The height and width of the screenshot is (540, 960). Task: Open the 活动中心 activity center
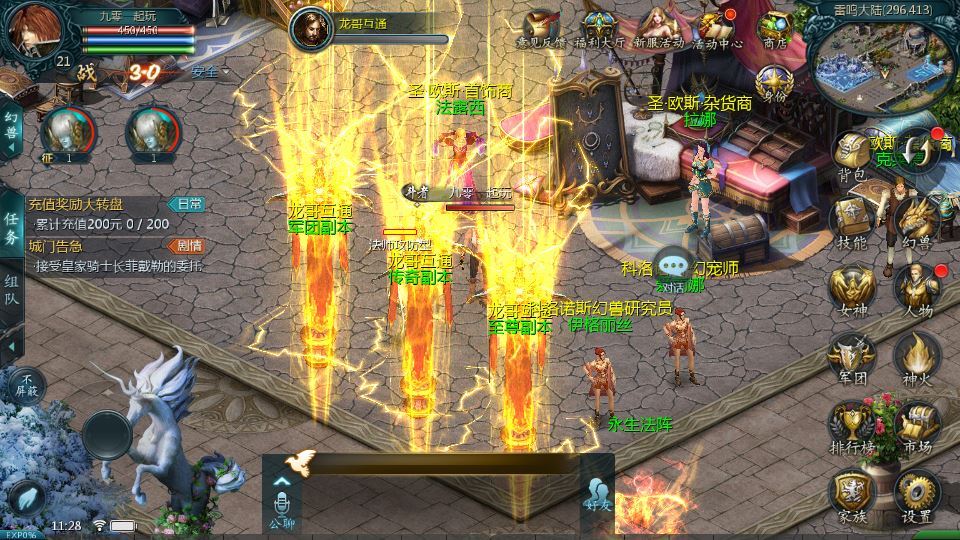(717, 30)
